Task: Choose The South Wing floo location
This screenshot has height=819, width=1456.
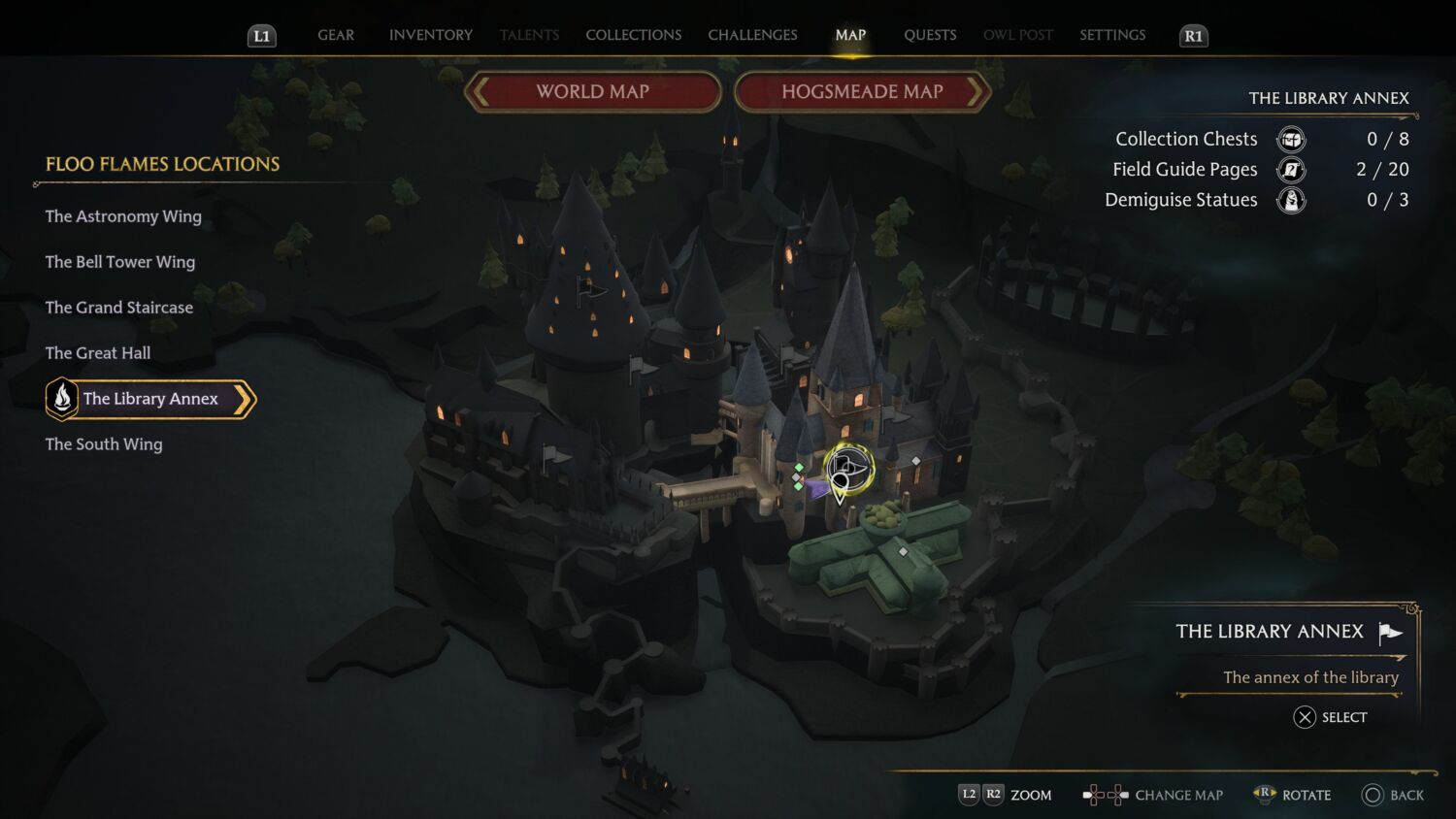Action: click(104, 444)
